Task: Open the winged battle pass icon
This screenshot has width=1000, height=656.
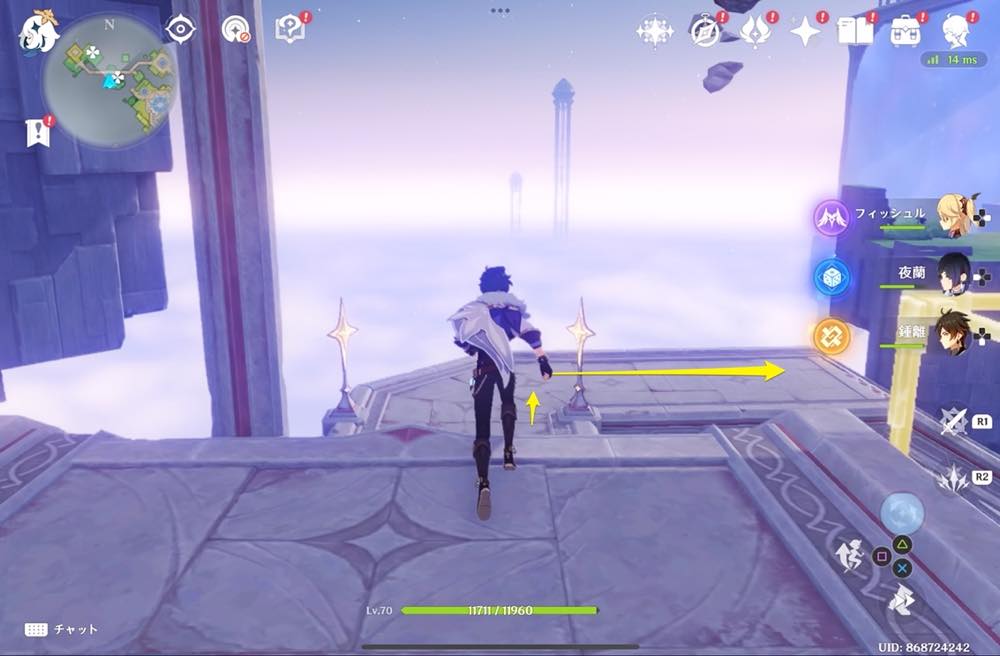Action: [x=755, y=32]
